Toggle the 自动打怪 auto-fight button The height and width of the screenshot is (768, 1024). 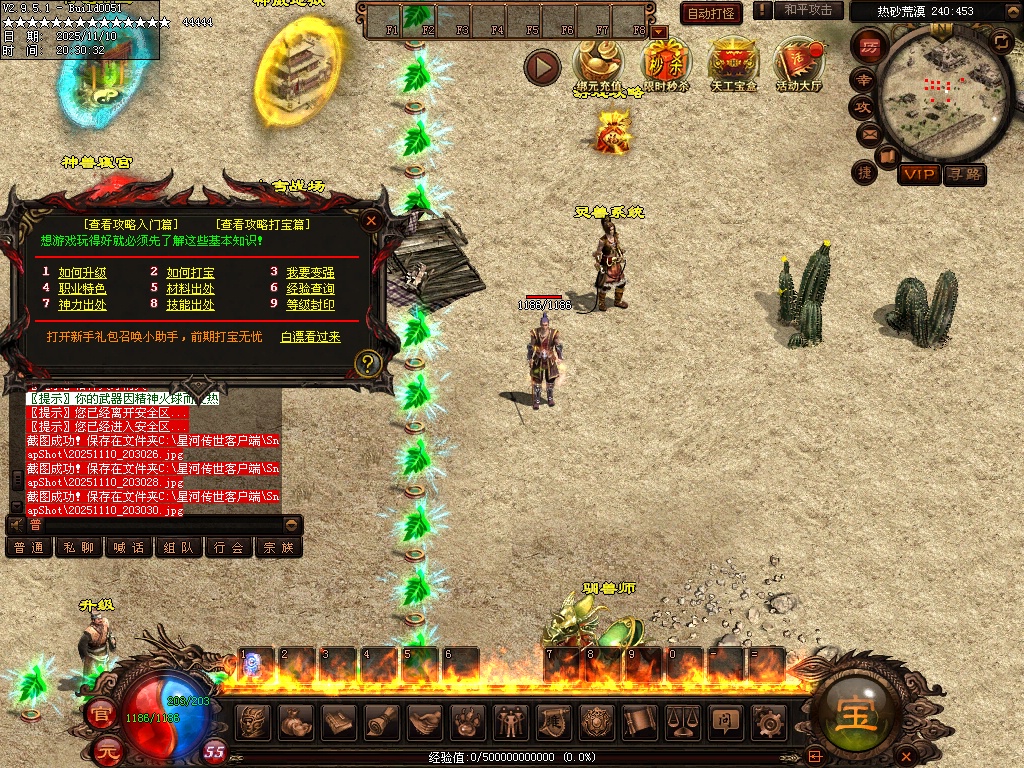(711, 13)
